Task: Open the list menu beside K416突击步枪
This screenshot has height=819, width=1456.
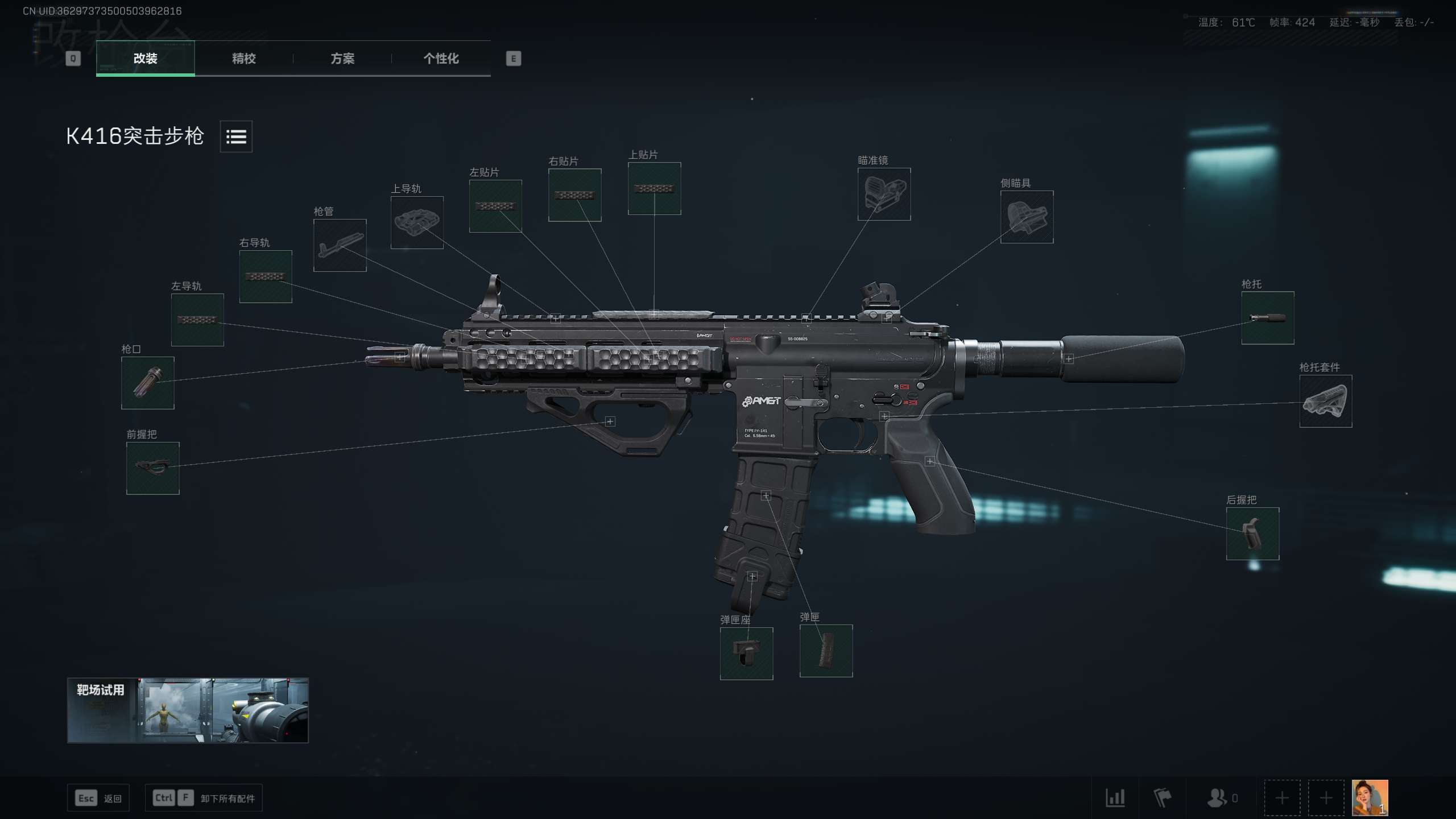Action: click(236, 136)
